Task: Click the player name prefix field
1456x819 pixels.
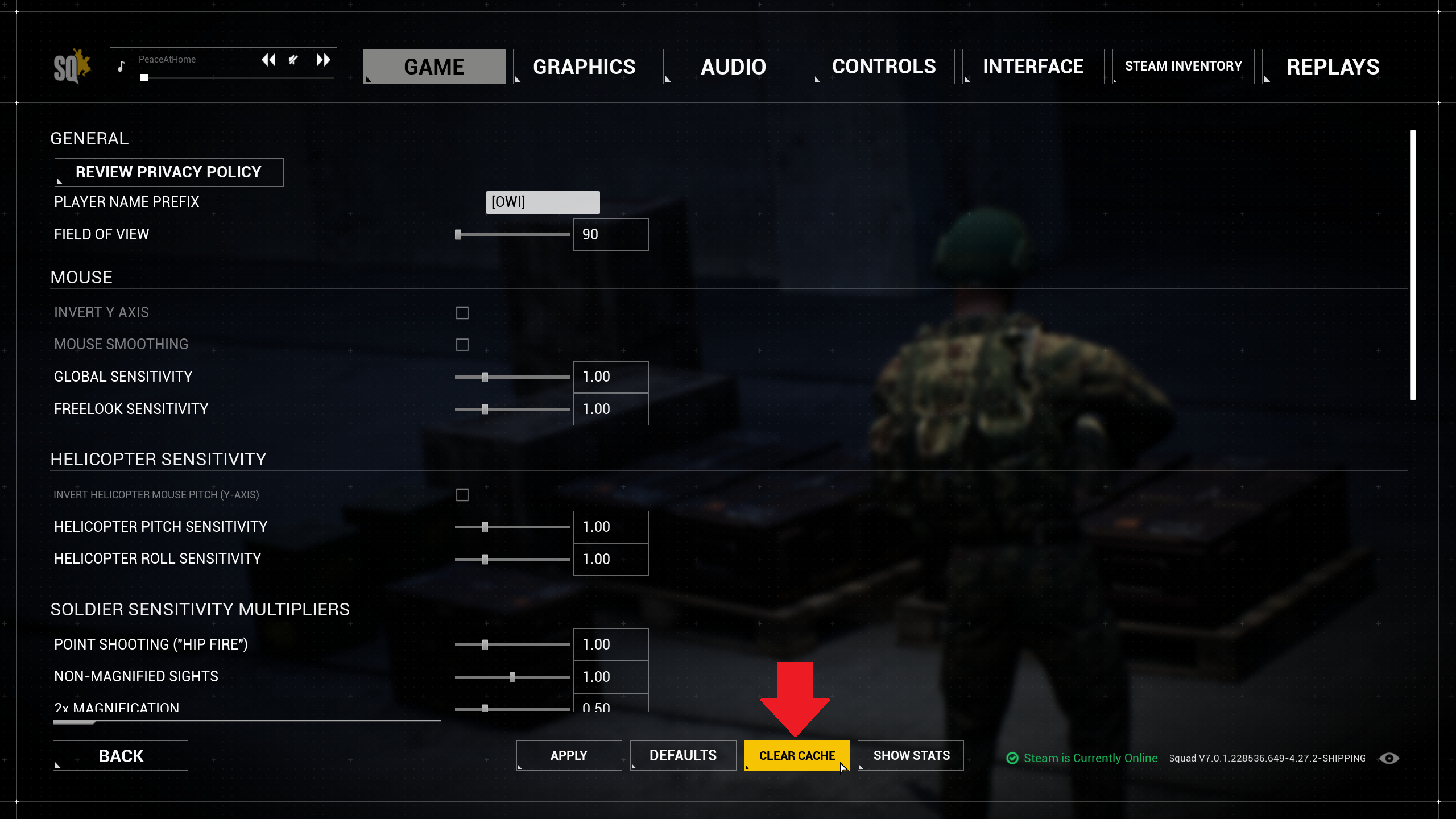Action: (543, 202)
